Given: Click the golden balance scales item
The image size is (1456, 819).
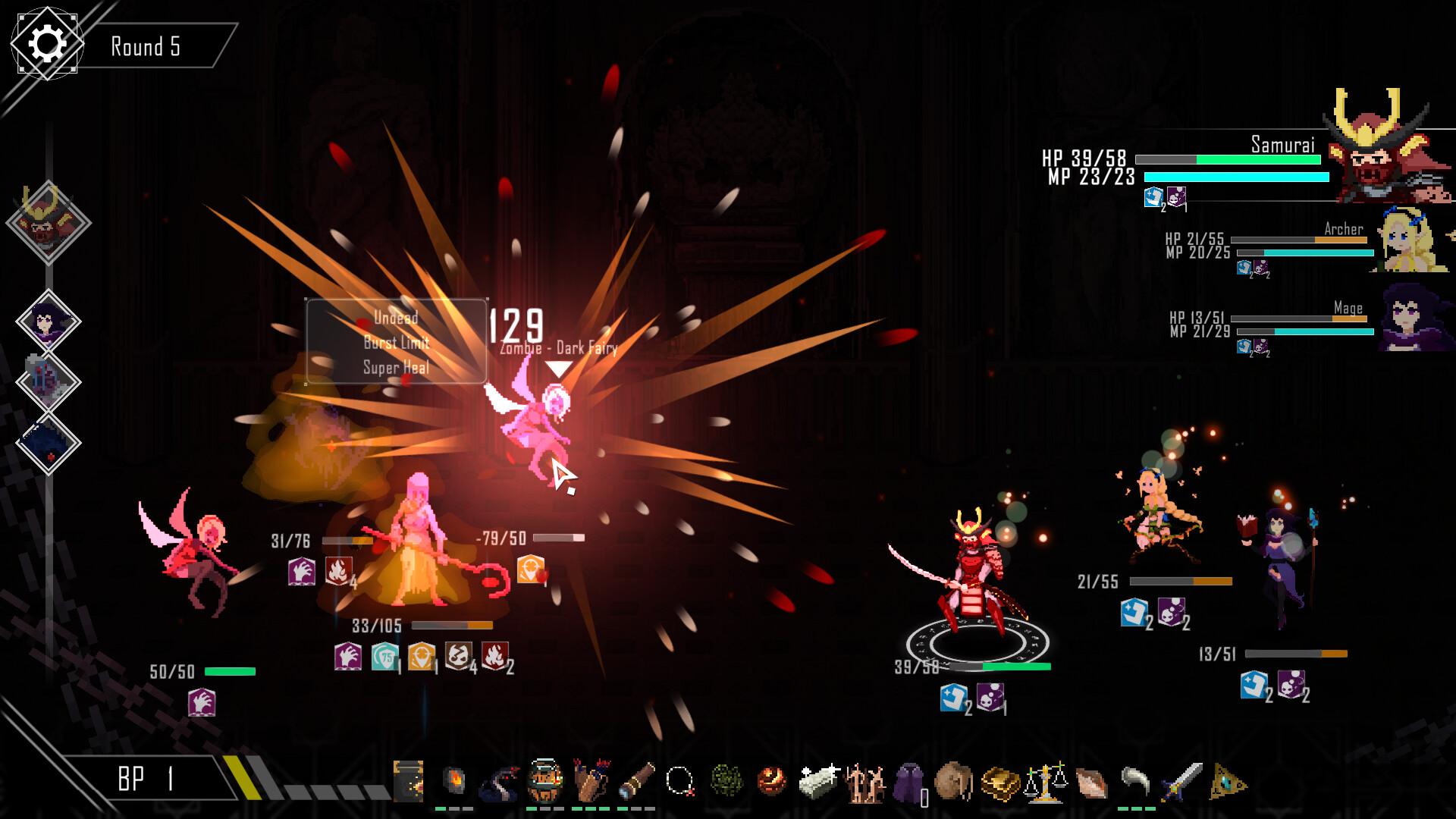Looking at the screenshot, I should 1045,783.
